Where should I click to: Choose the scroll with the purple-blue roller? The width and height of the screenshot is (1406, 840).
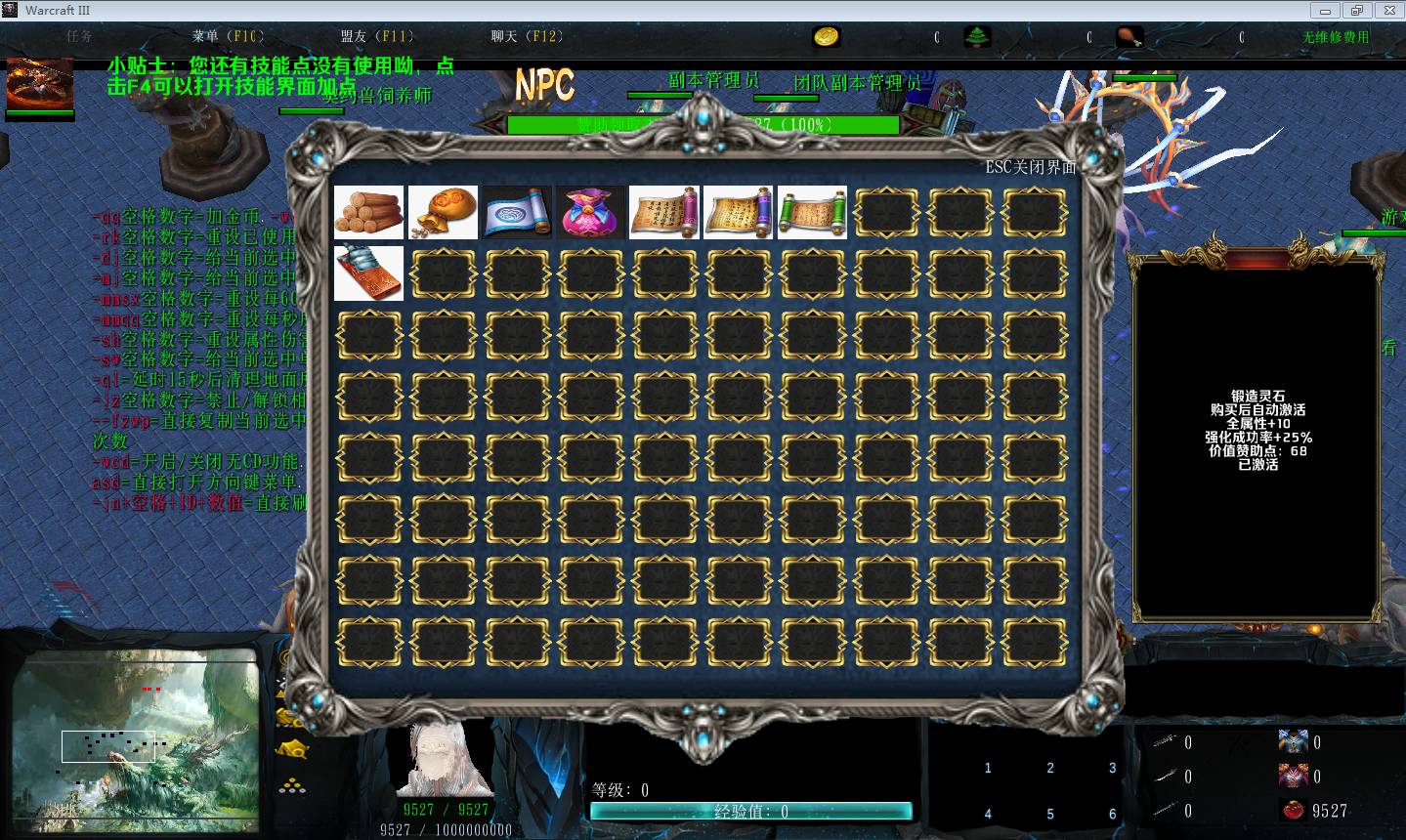pos(738,212)
